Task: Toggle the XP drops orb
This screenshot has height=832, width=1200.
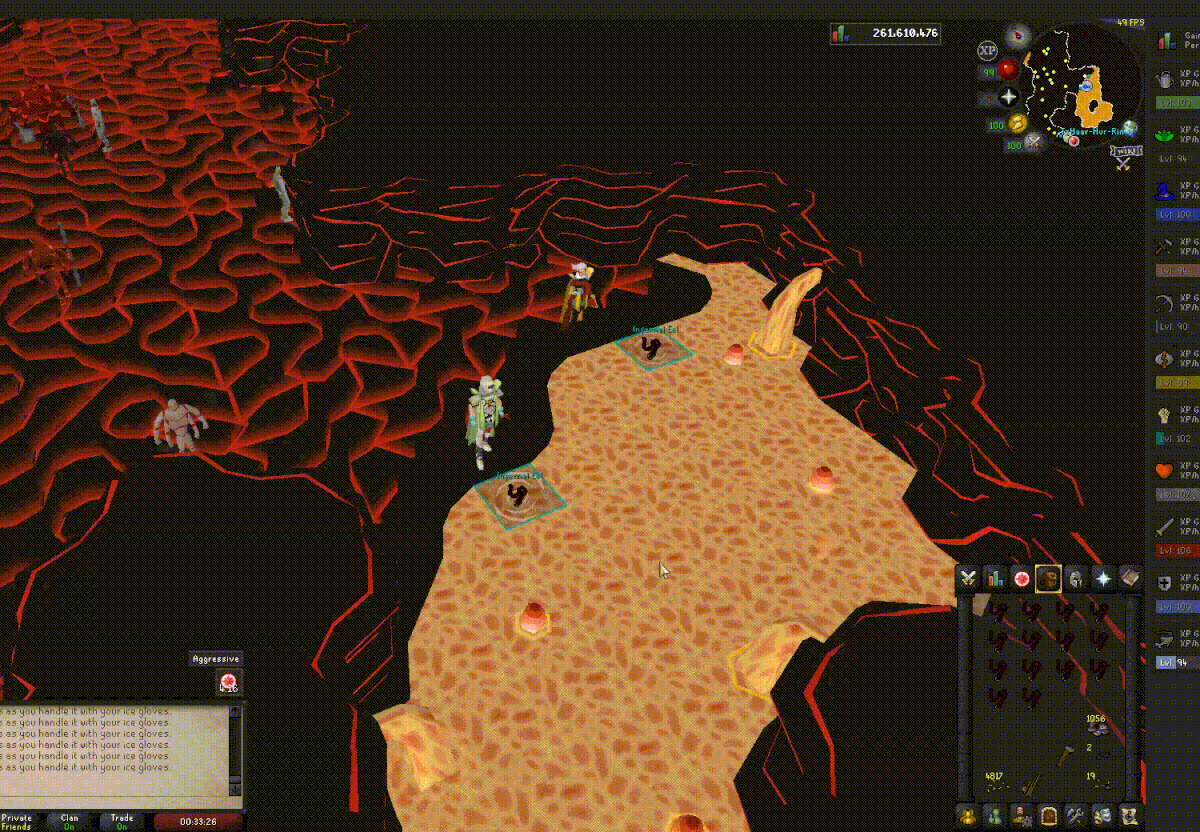Action: (987, 50)
